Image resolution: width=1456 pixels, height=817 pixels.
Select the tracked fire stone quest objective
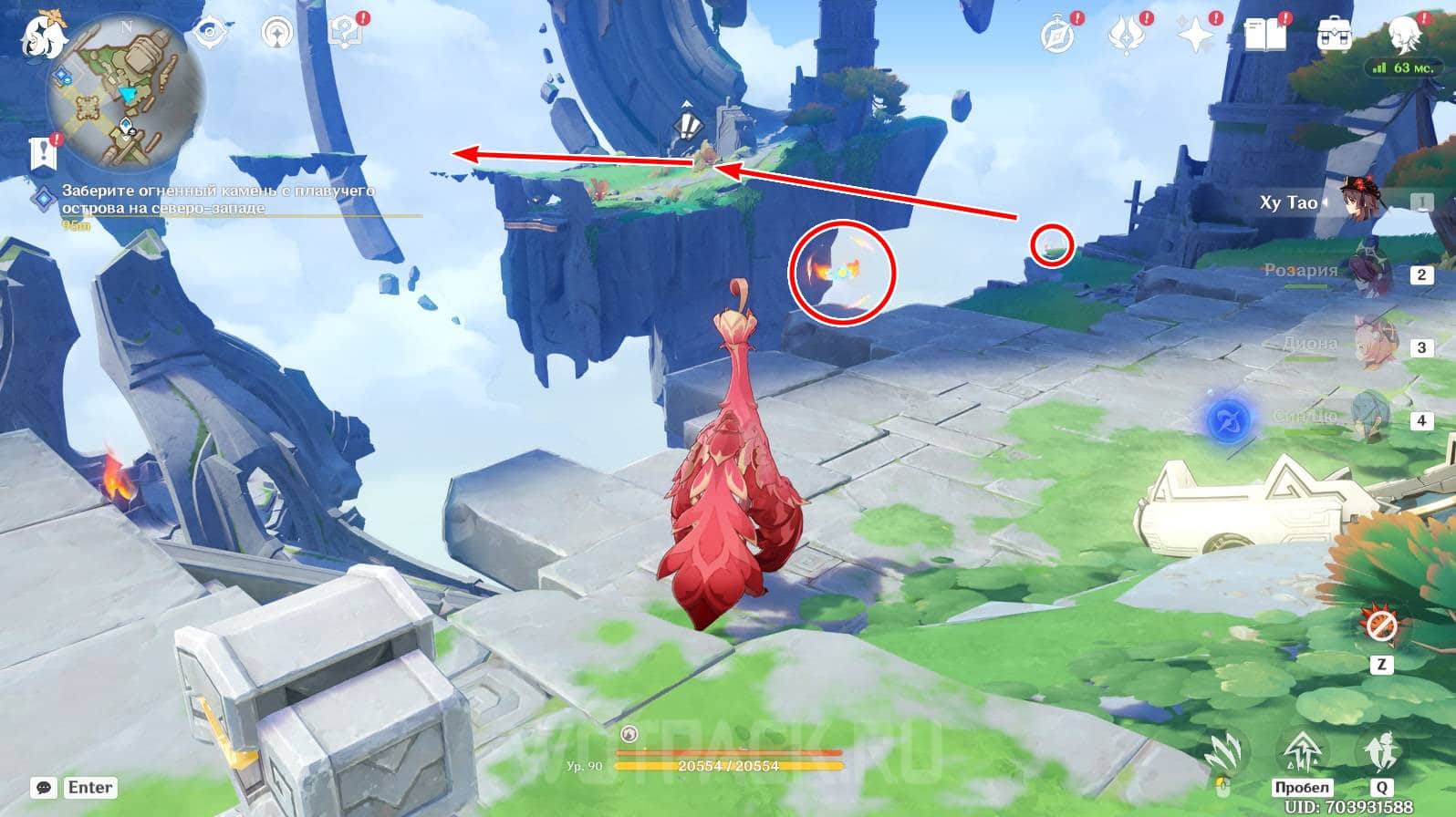point(217,200)
